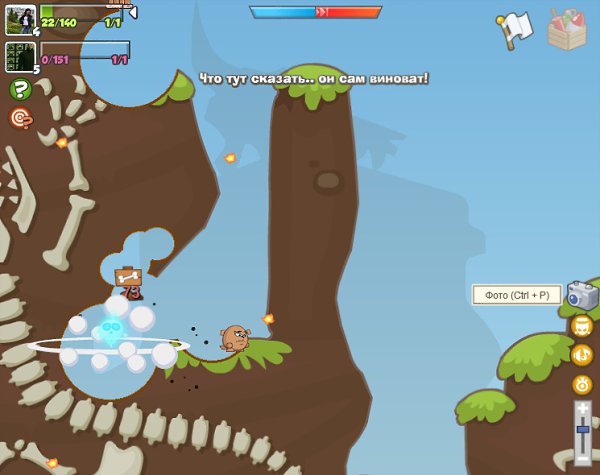Open help with the green question mark
The width and height of the screenshot is (600, 475).
coord(20,90)
